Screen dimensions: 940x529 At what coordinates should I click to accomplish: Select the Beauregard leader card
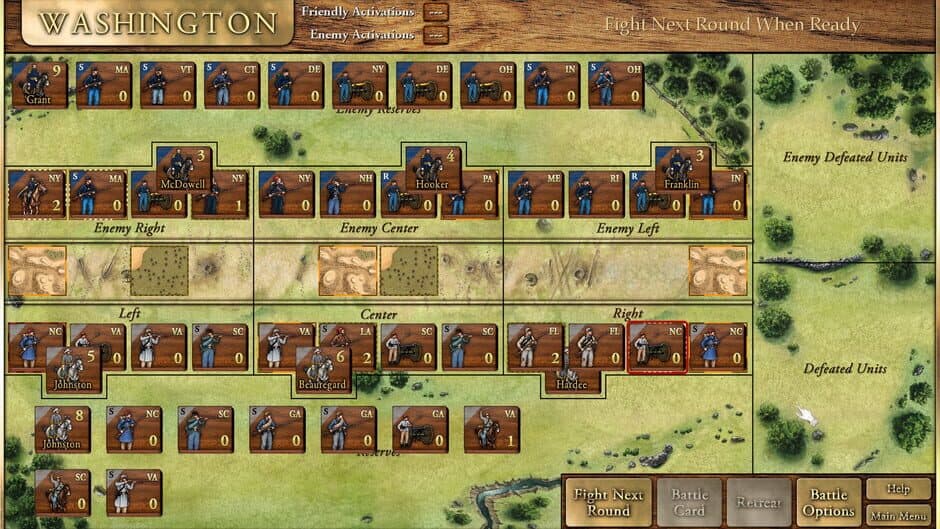pyautogui.click(x=322, y=371)
